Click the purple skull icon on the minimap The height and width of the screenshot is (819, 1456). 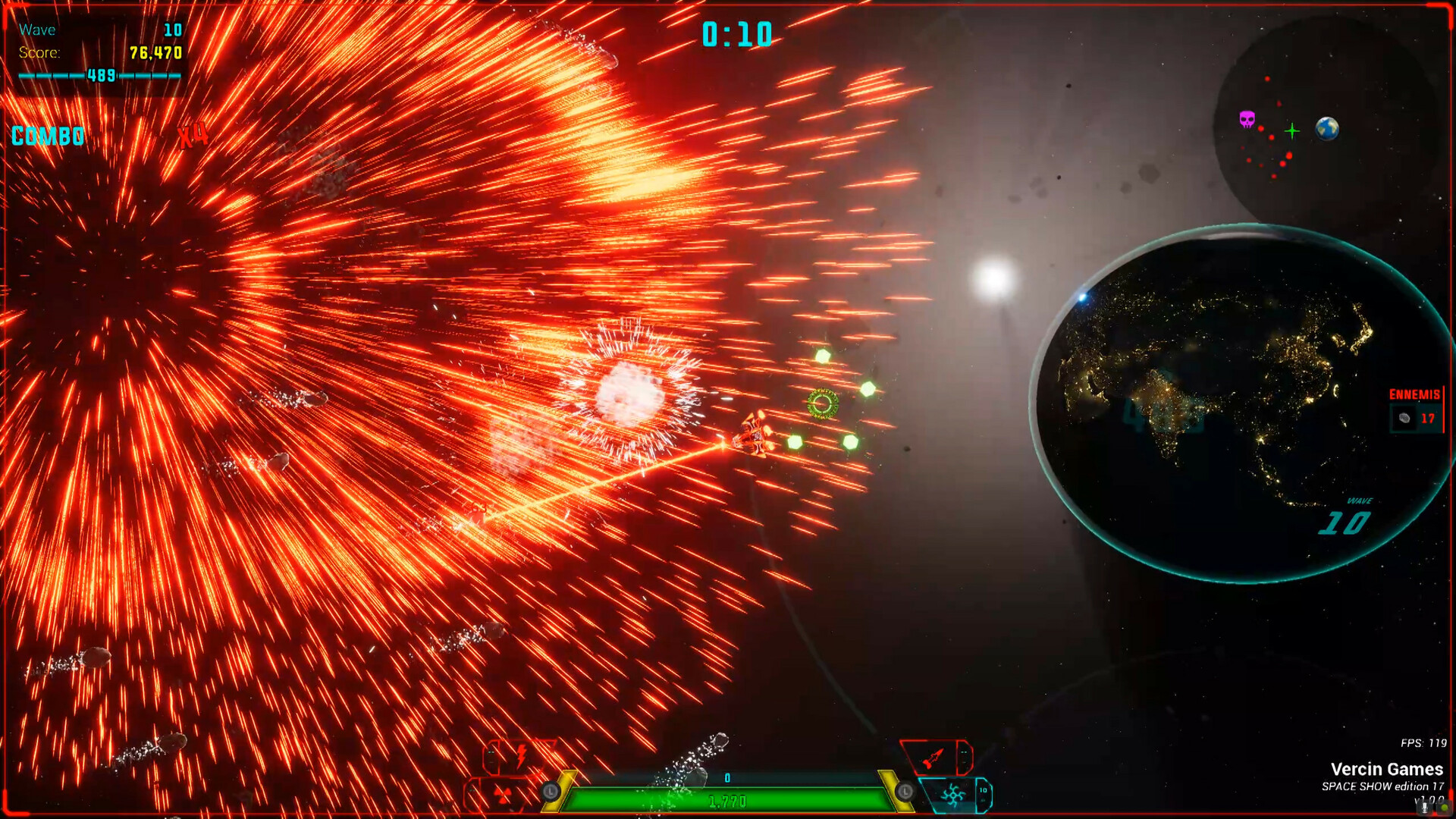(x=1247, y=119)
